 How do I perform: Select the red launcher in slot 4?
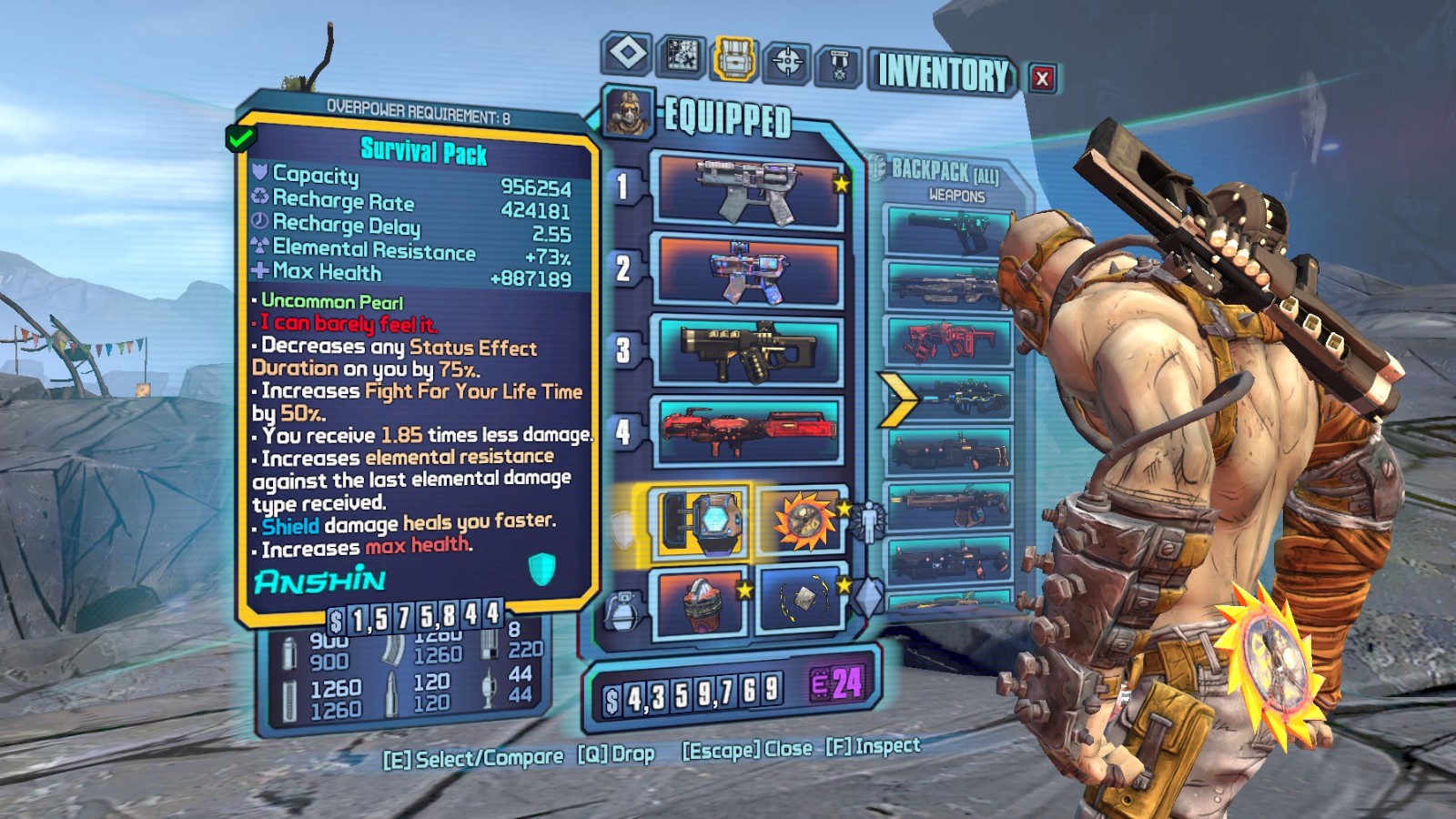[x=748, y=430]
